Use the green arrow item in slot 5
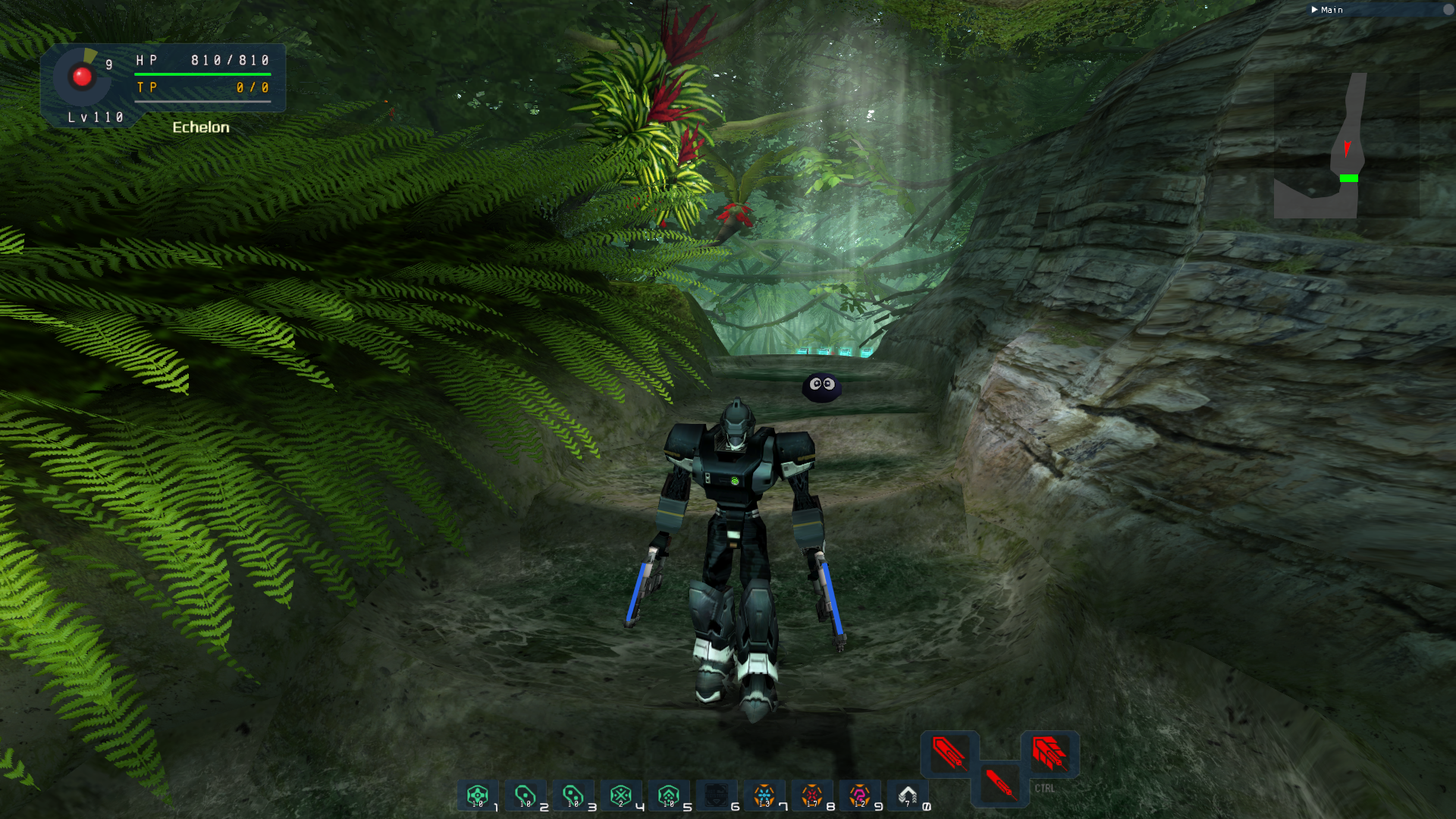This screenshot has height=819, width=1456. (x=668, y=795)
